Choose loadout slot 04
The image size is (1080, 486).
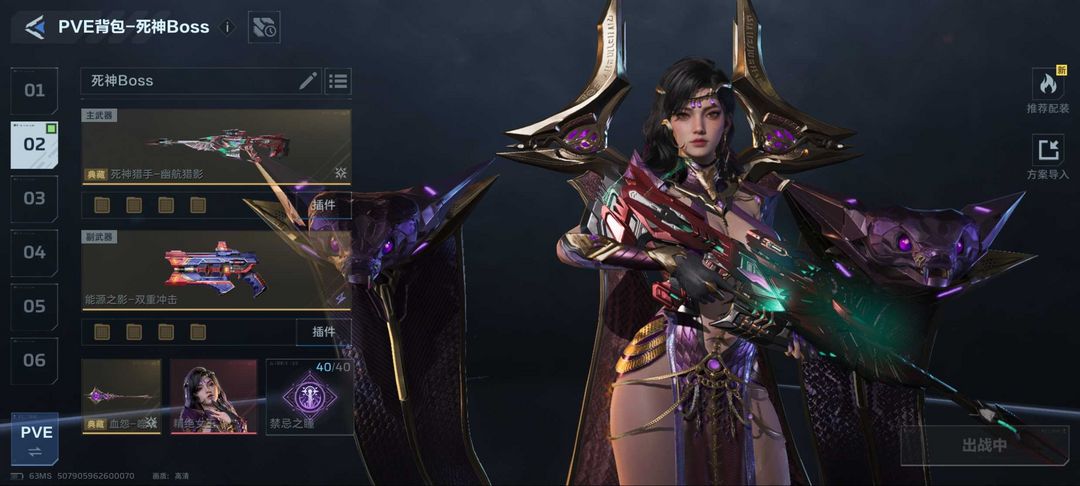(35, 252)
